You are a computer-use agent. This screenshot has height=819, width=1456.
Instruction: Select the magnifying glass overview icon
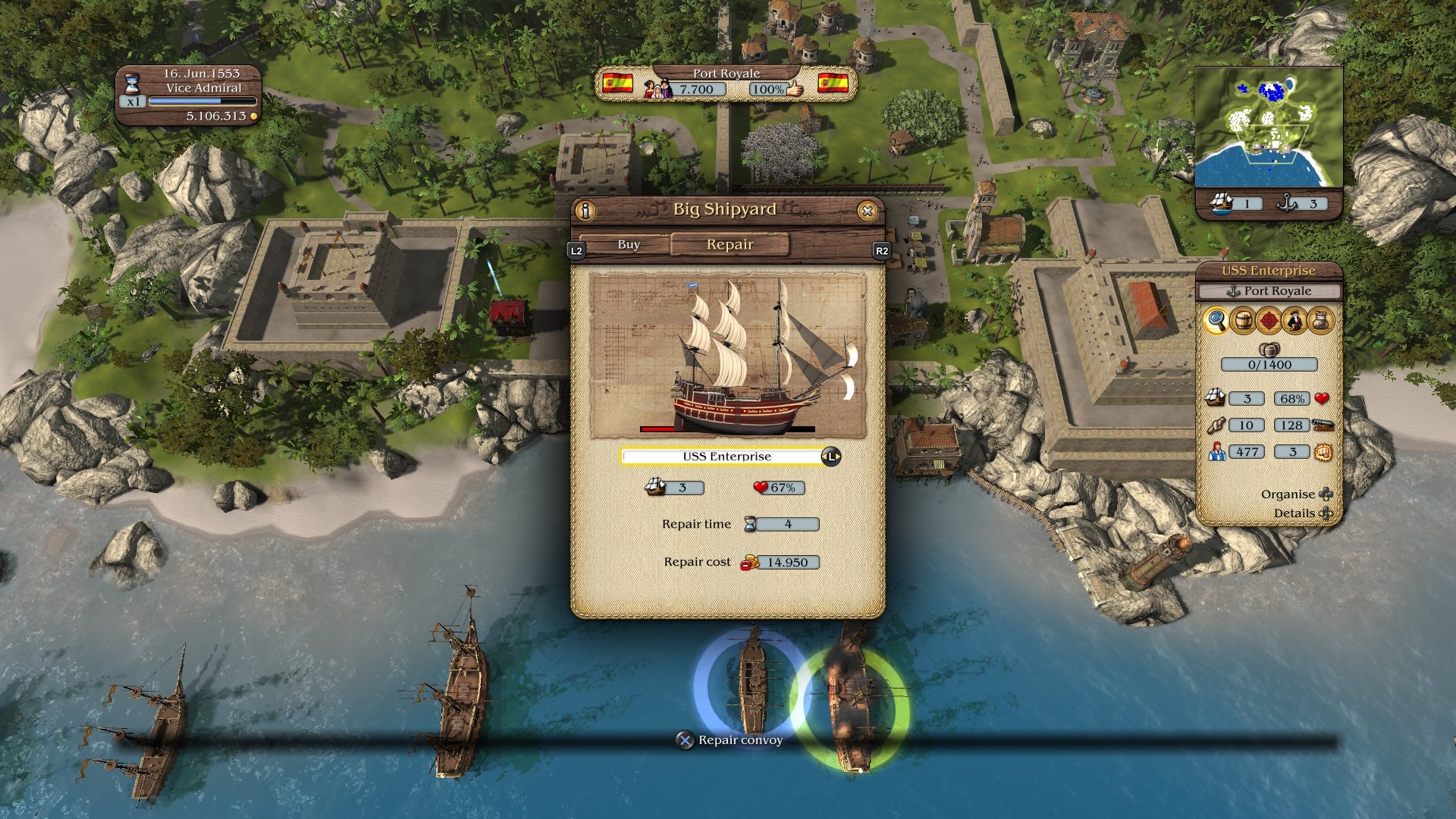click(x=1216, y=321)
